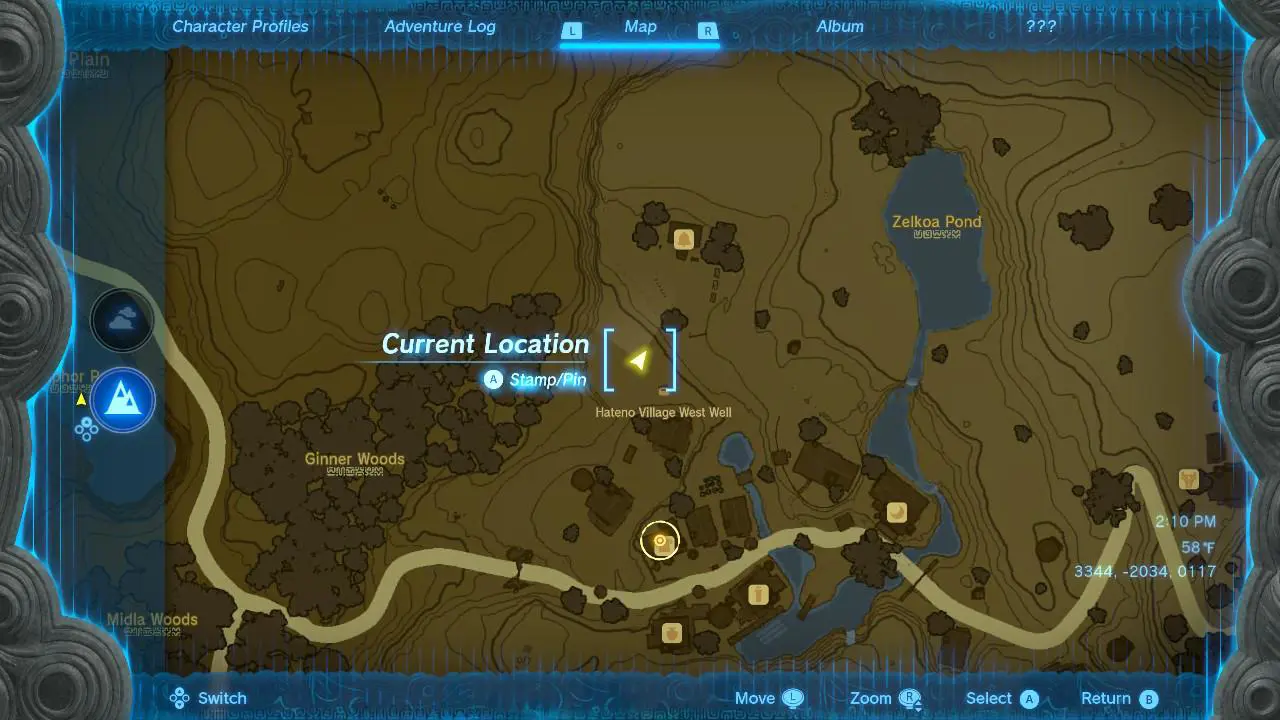Click the treasure chest icon on the map's right edge
The width and height of the screenshot is (1280, 720).
1188,480
